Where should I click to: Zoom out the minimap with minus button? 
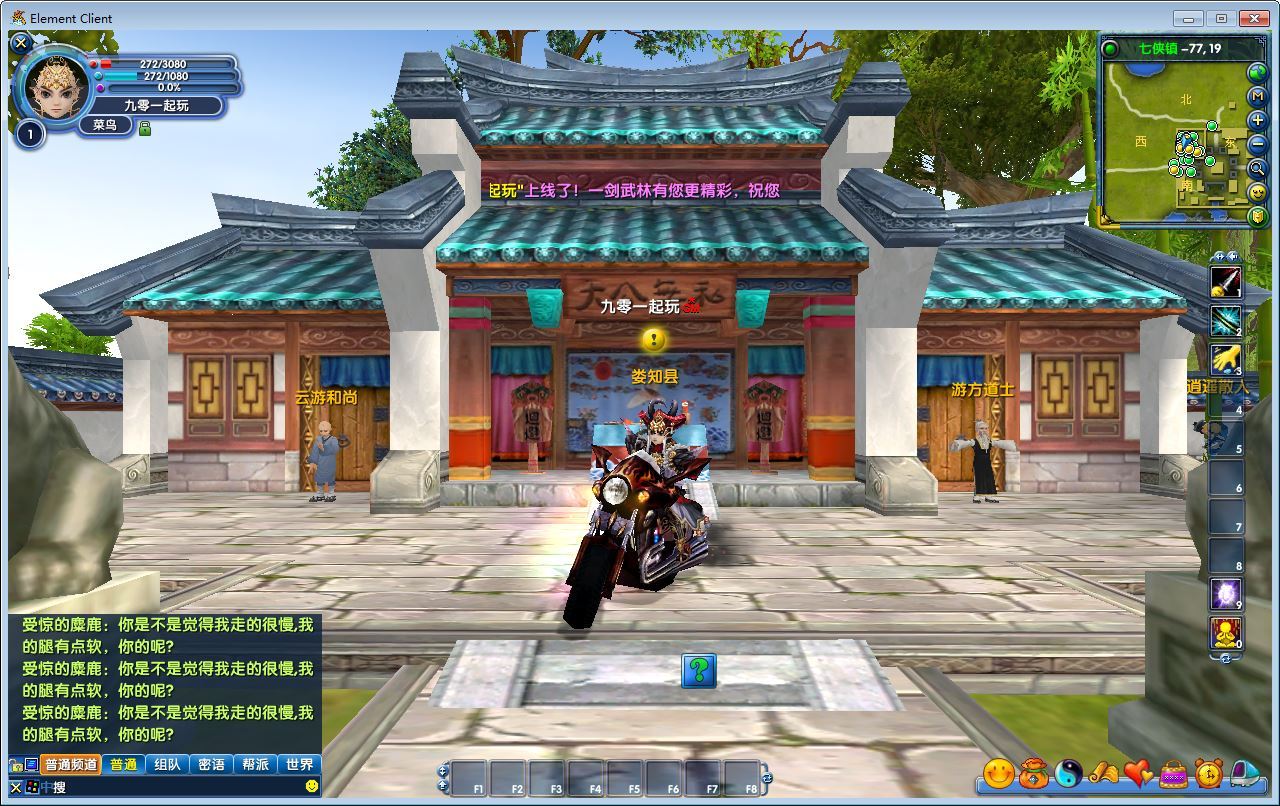(1258, 144)
